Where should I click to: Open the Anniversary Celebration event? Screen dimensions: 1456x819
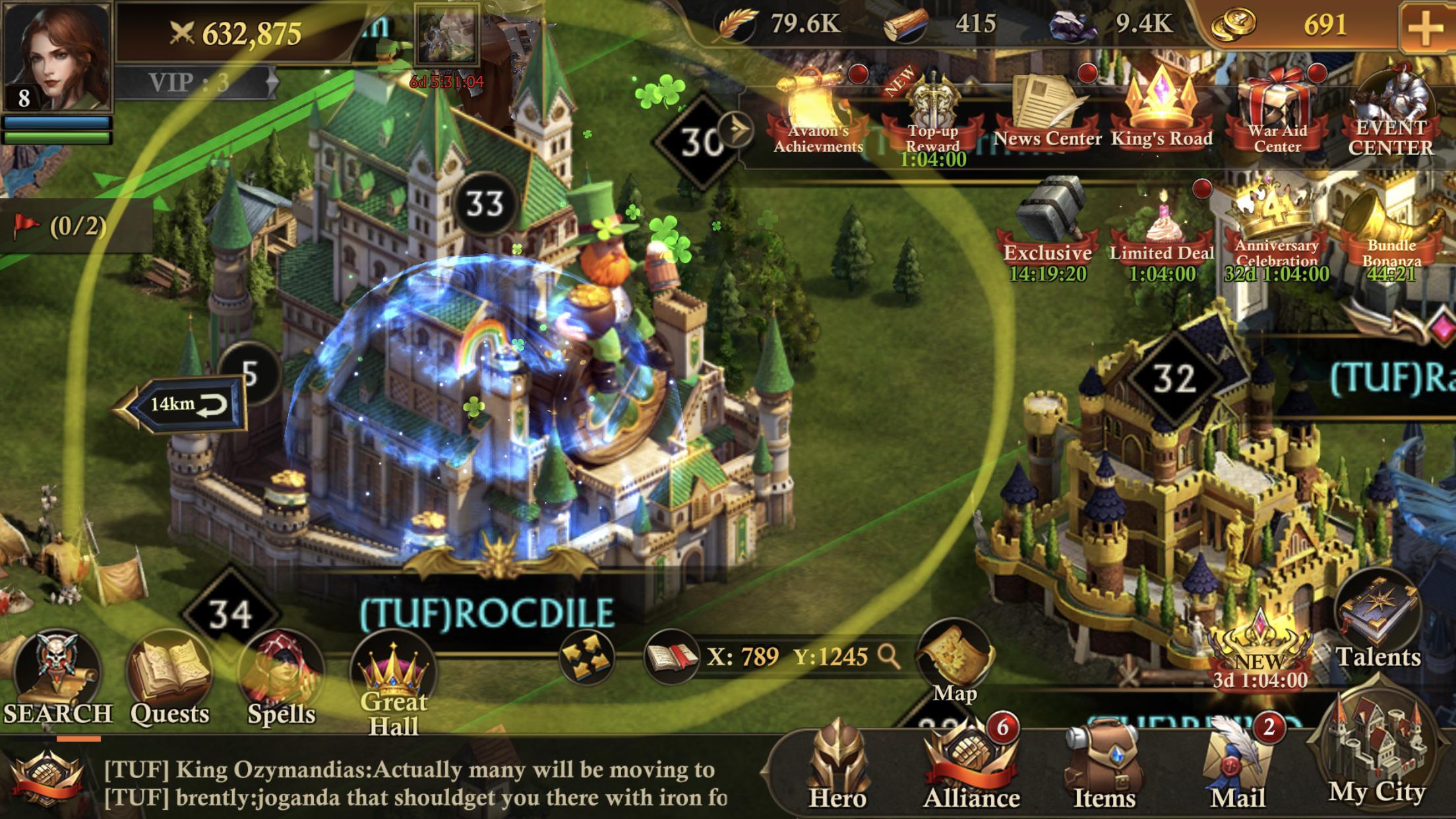(1277, 224)
